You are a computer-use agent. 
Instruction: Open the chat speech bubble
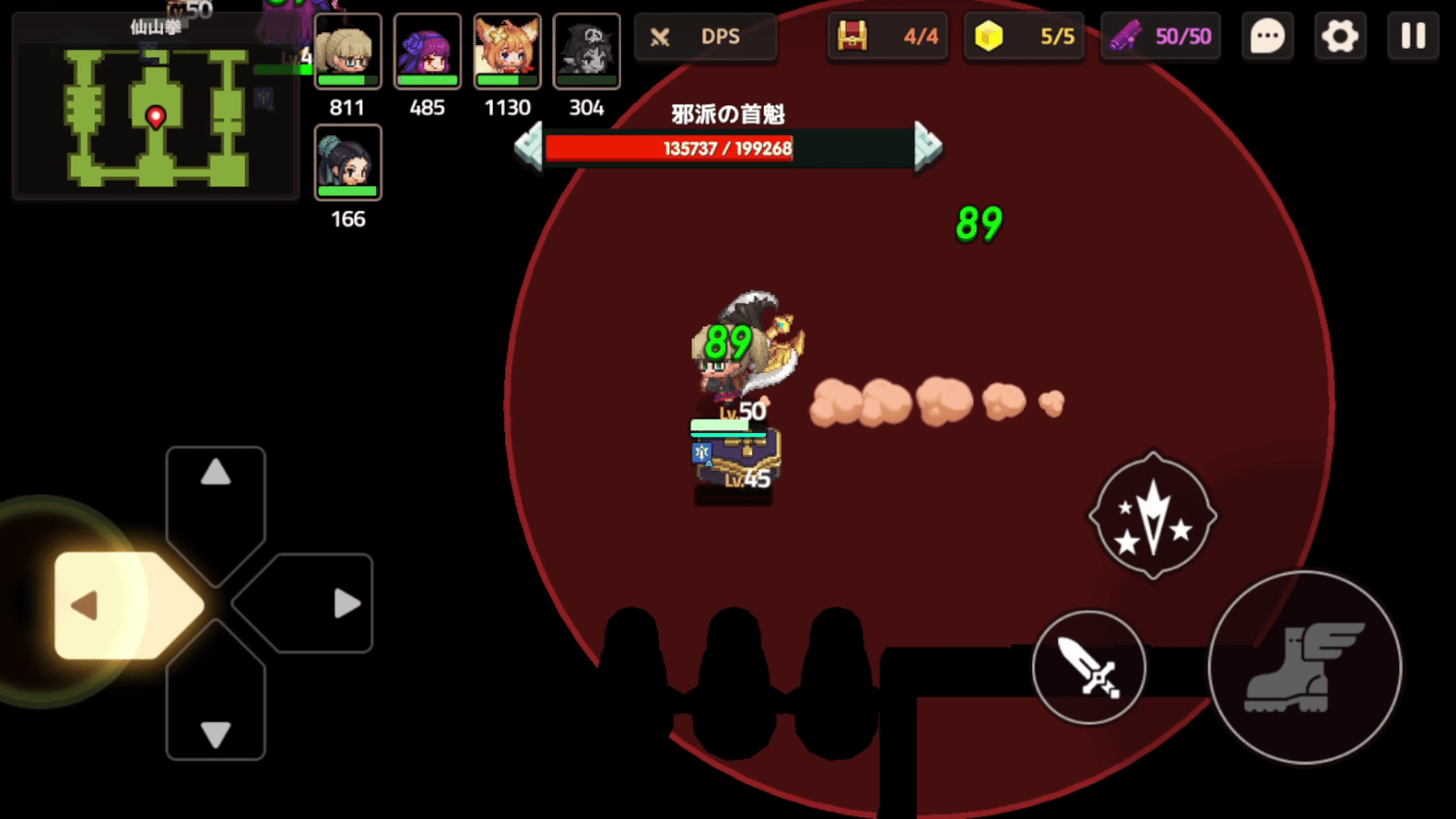coord(1267,36)
